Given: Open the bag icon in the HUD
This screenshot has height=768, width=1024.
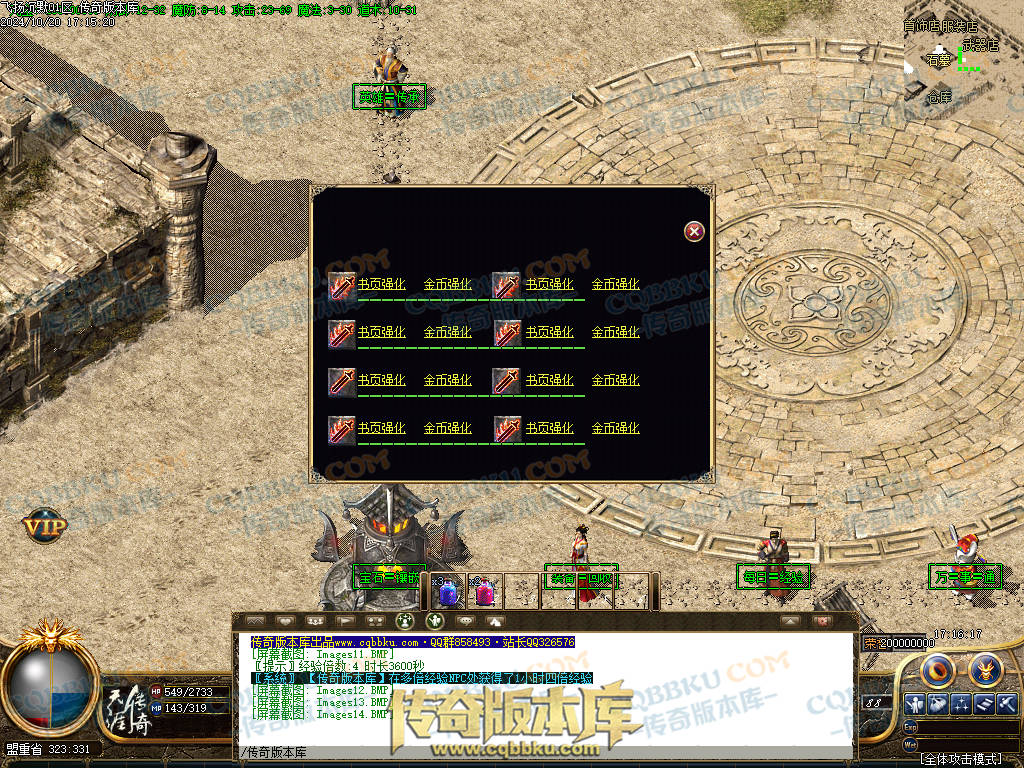Looking at the screenshot, I should [x=938, y=705].
